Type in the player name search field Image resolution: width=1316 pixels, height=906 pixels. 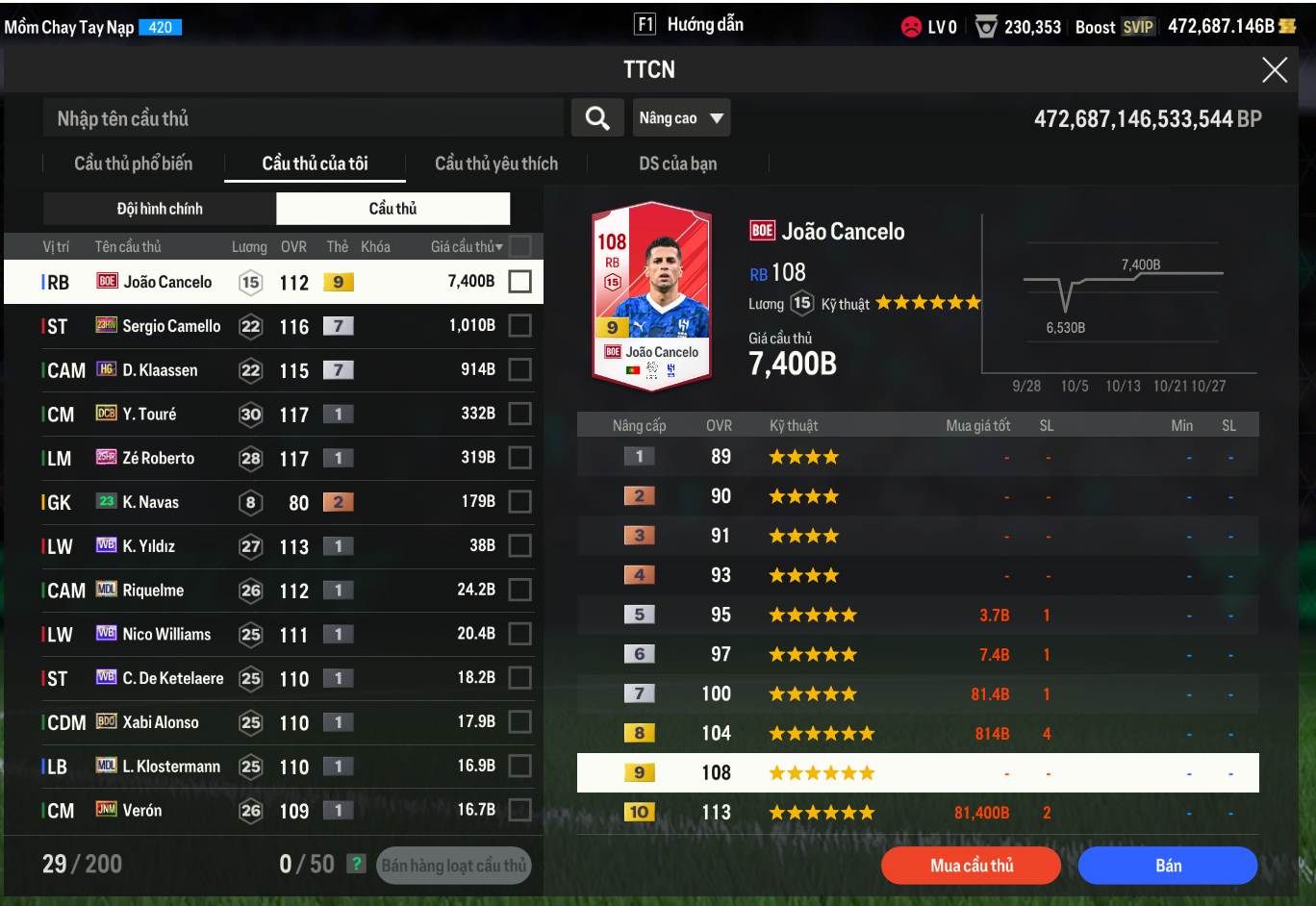click(303, 118)
